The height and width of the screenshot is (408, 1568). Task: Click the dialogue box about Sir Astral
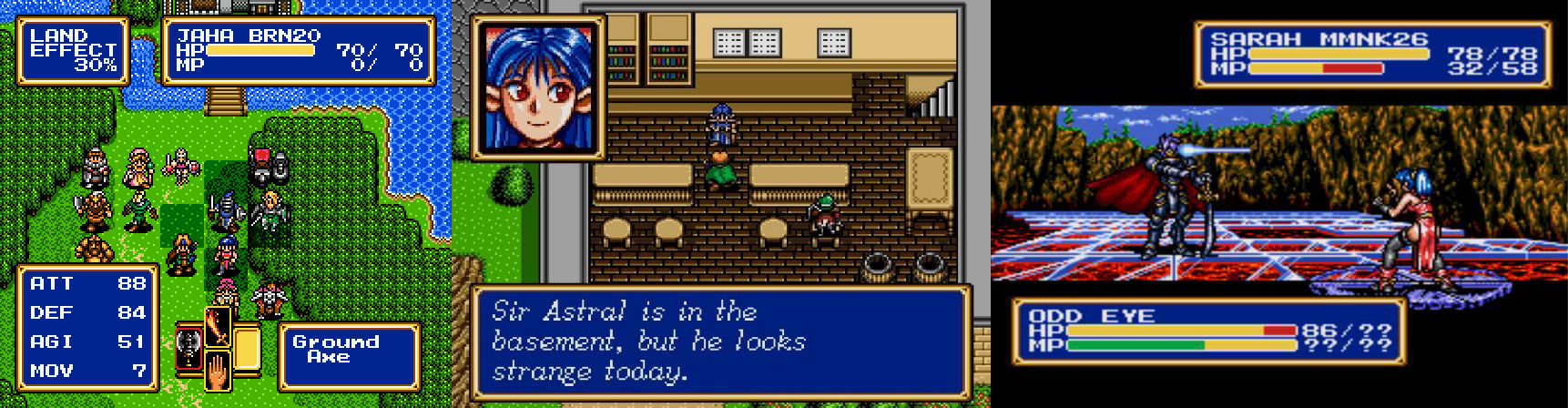pos(720,342)
